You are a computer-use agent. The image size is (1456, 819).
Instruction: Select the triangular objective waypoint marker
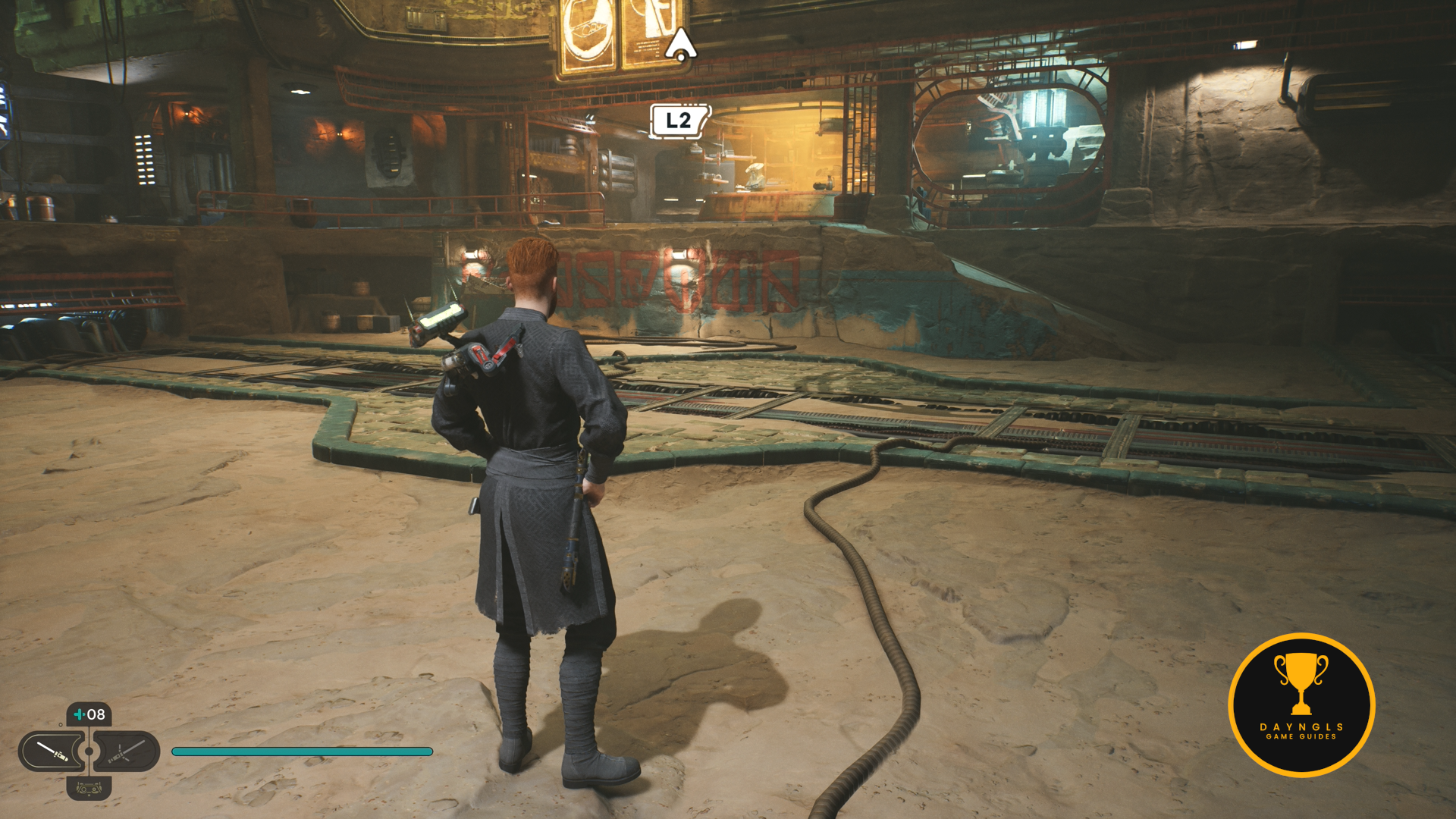point(680,45)
